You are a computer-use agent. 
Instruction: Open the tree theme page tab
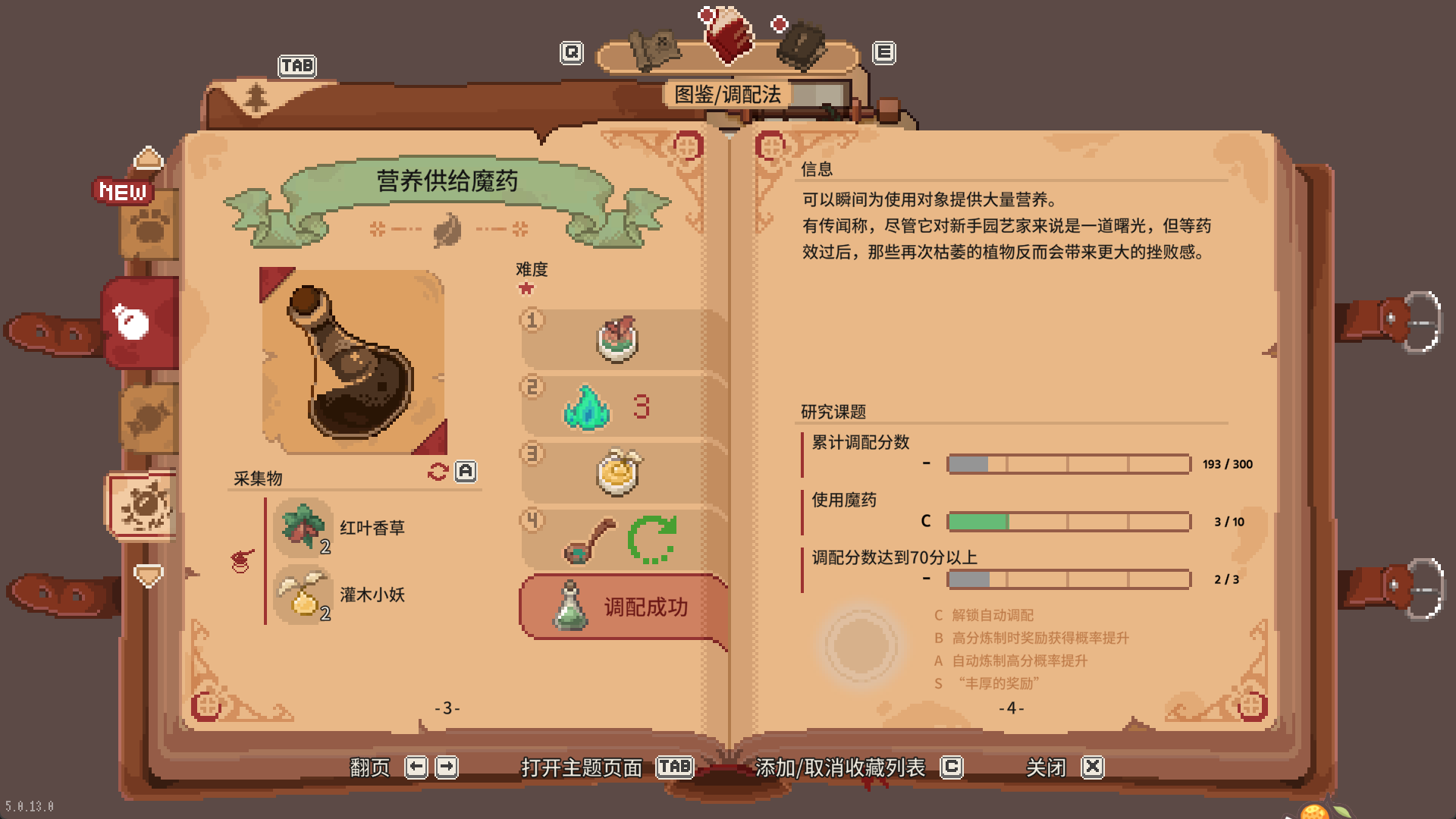tap(256, 96)
